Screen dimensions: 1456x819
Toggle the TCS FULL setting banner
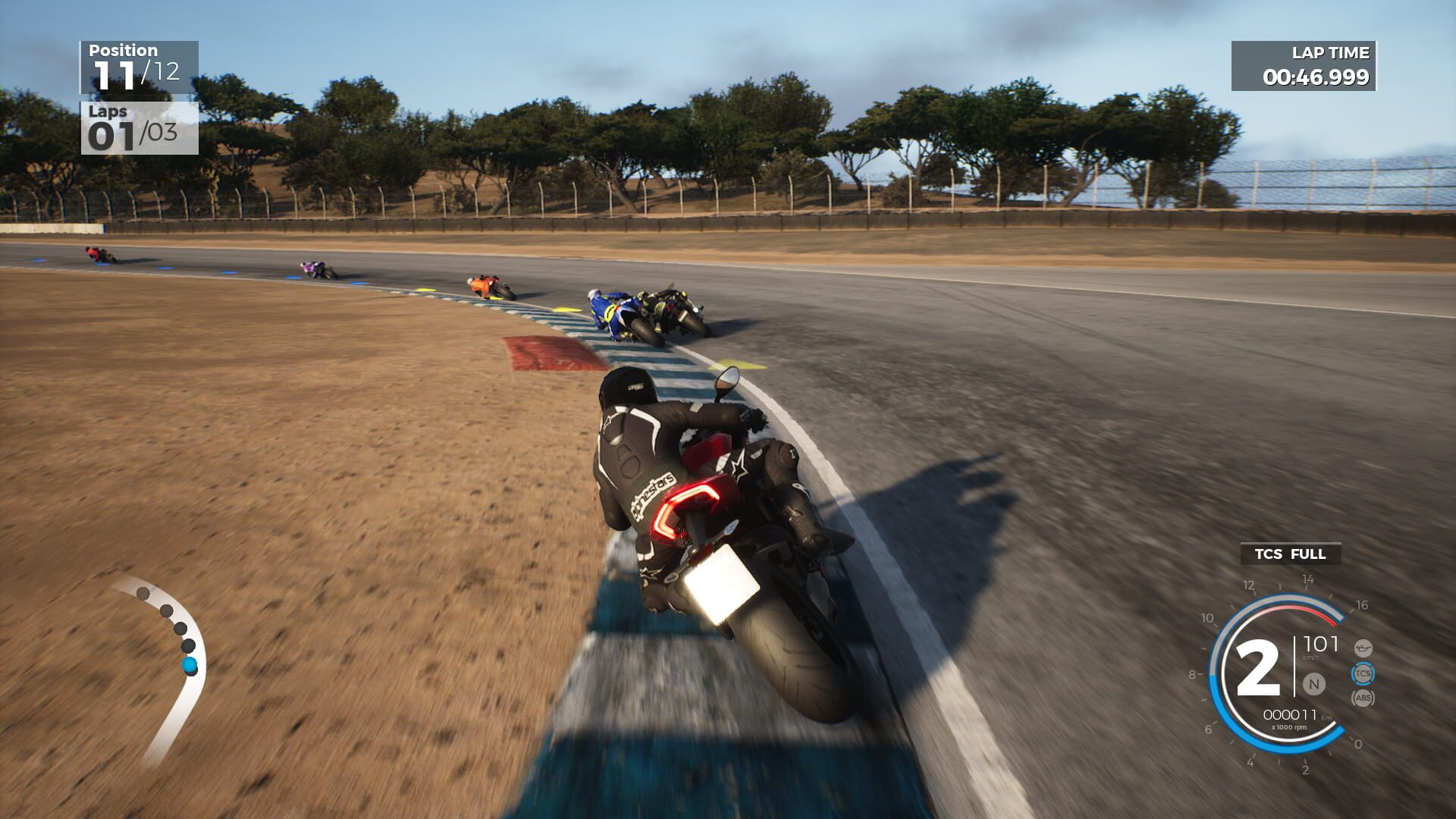point(1290,554)
